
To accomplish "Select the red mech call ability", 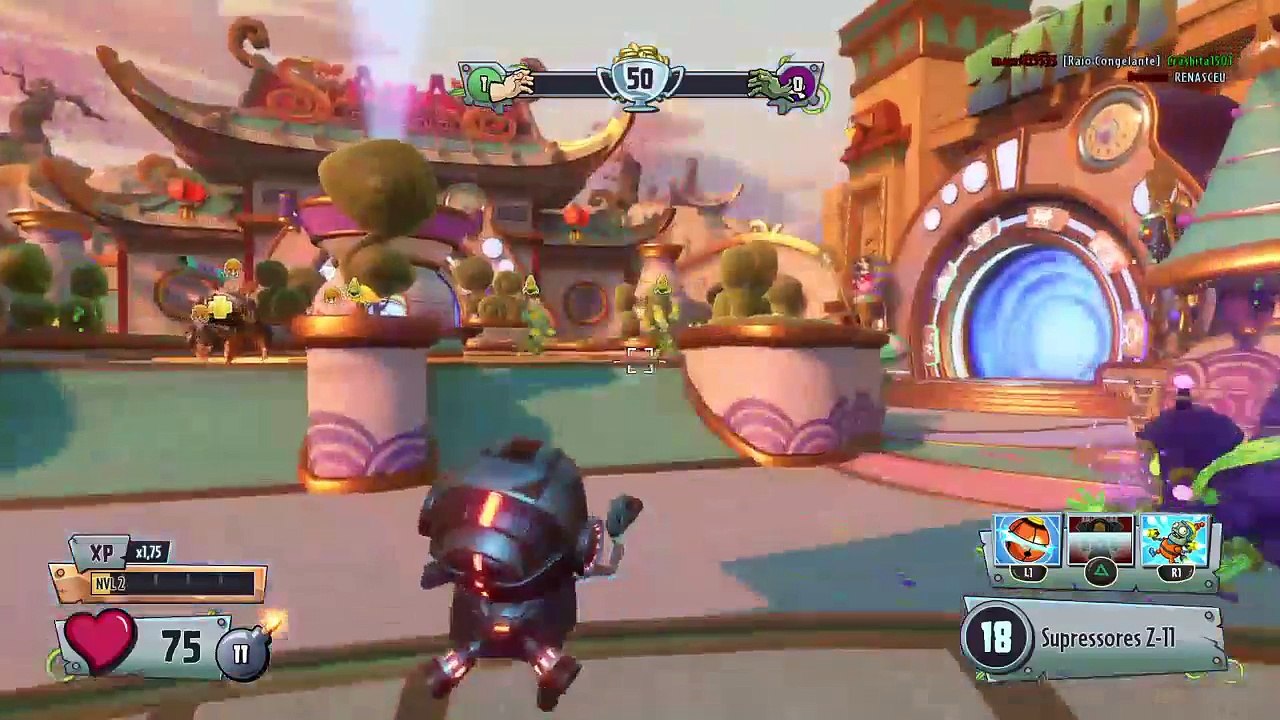I will click(x=1100, y=541).
